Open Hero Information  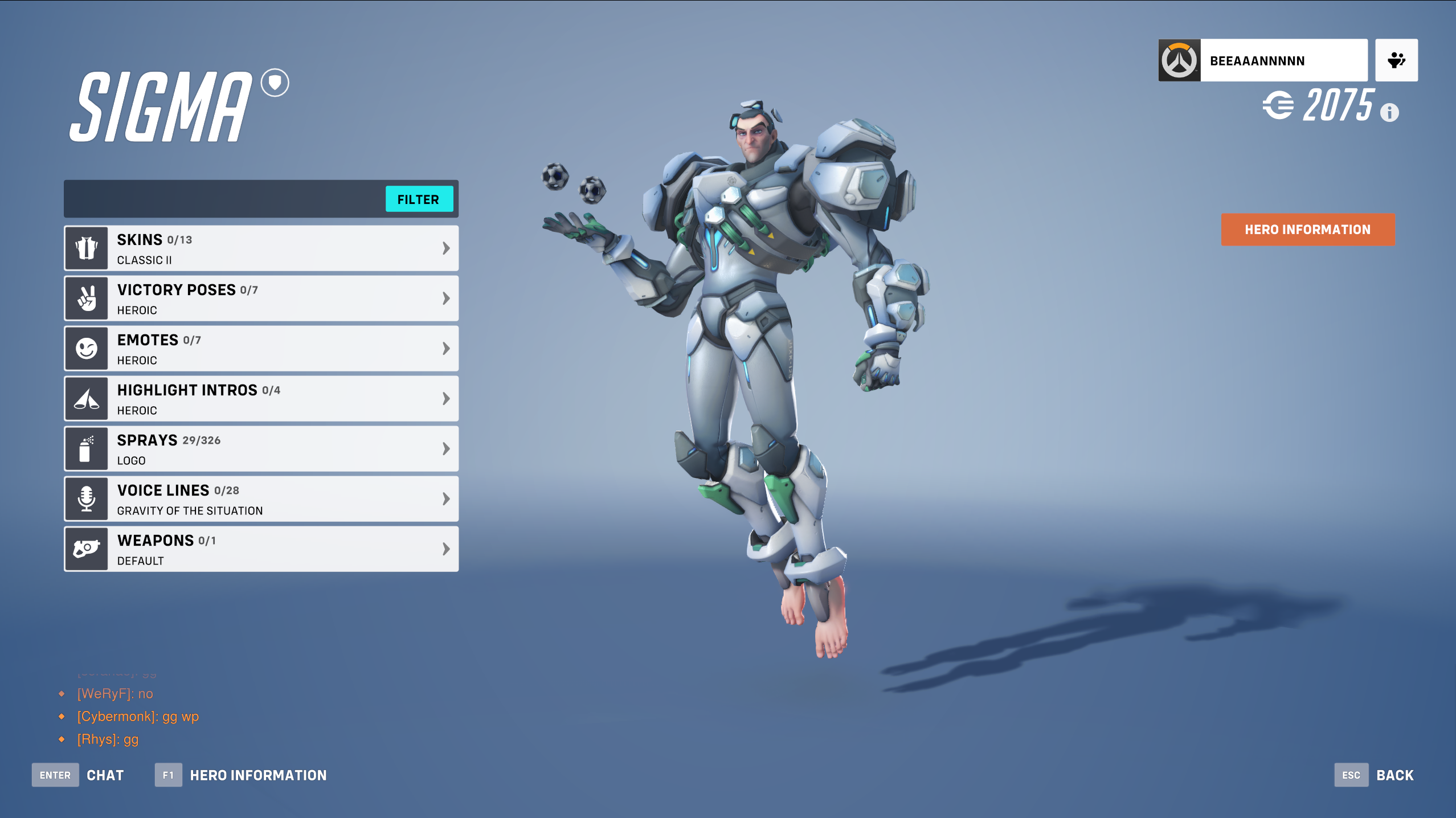(1307, 230)
